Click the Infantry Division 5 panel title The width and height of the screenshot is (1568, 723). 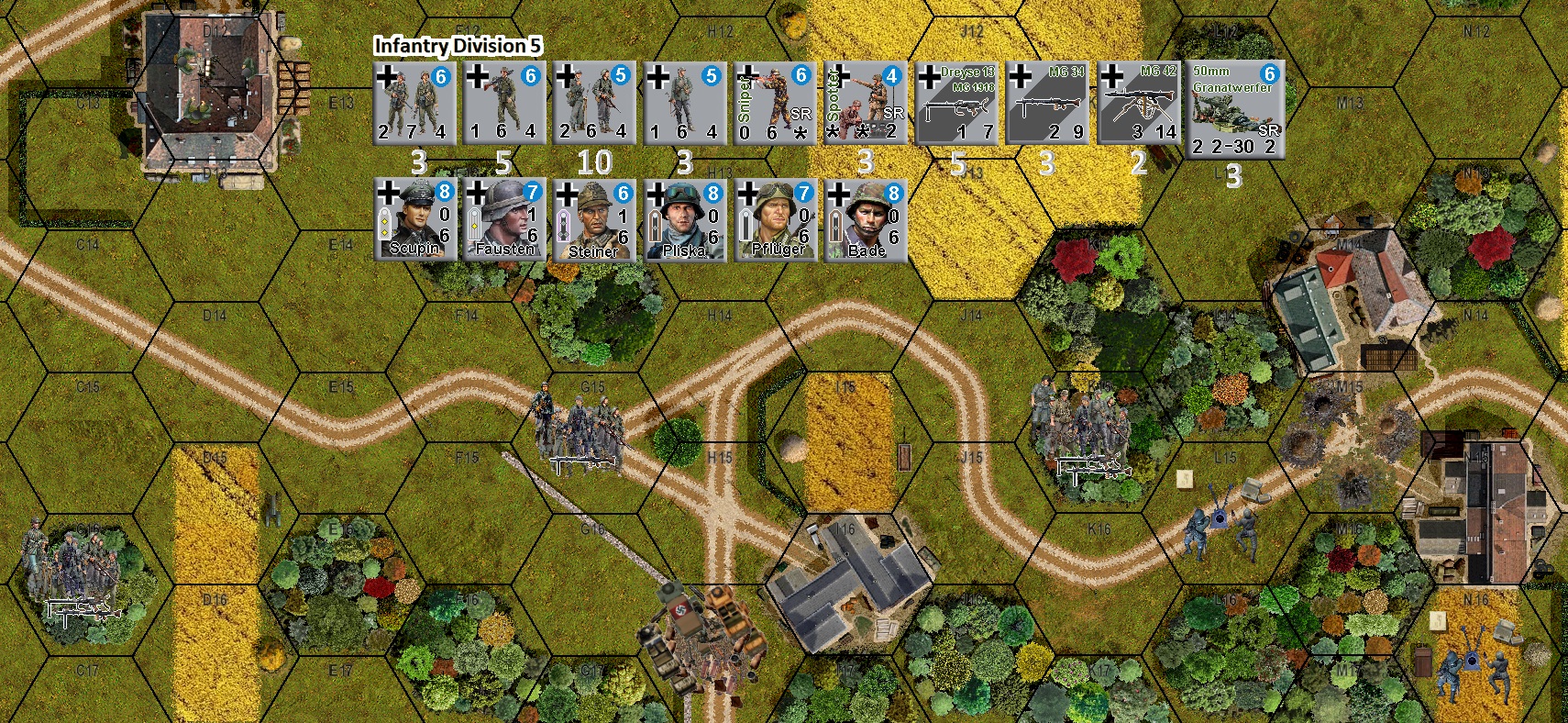click(458, 42)
